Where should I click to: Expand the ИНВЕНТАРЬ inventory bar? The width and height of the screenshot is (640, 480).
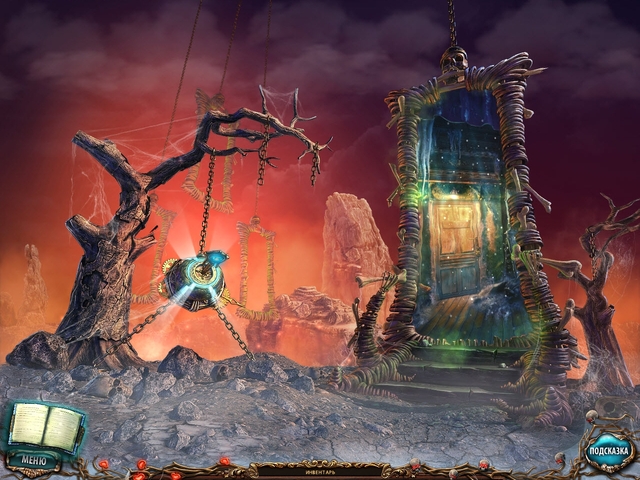click(x=320, y=467)
